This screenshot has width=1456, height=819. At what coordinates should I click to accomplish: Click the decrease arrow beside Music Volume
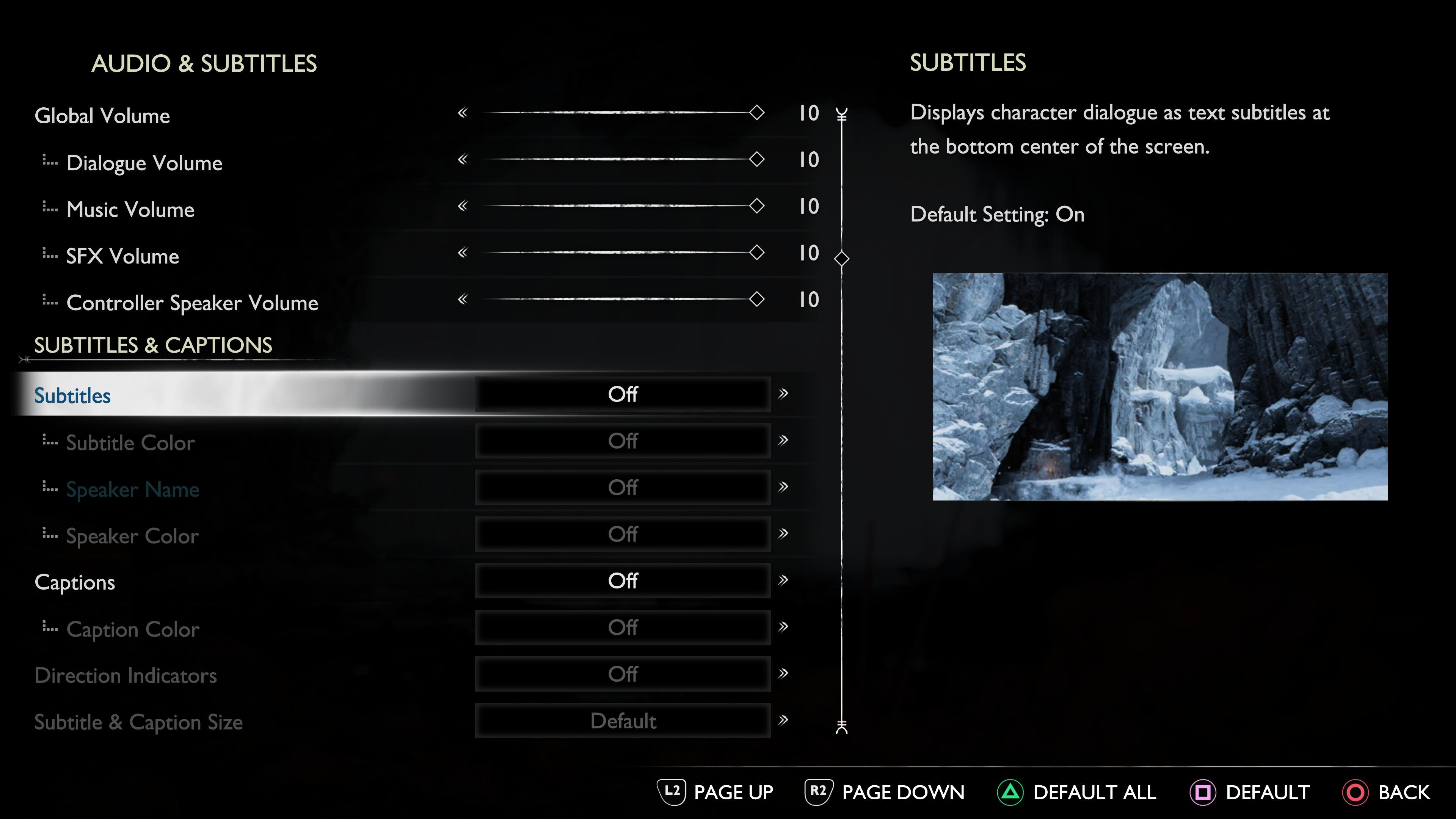(463, 206)
